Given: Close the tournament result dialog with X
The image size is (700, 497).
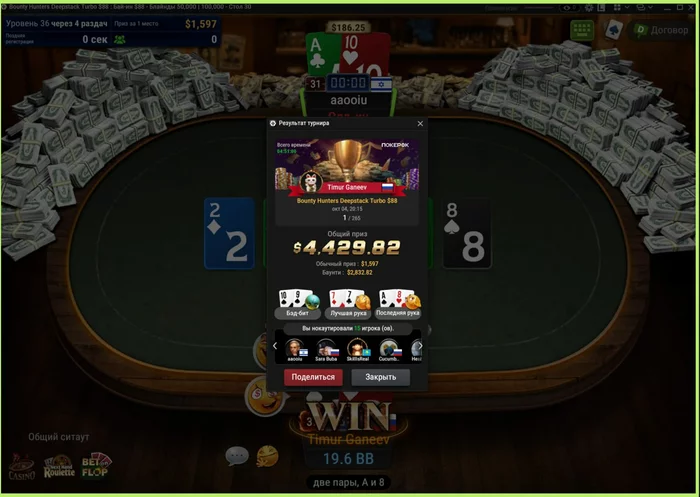Looking at the screenshot, I should (420, 124).
